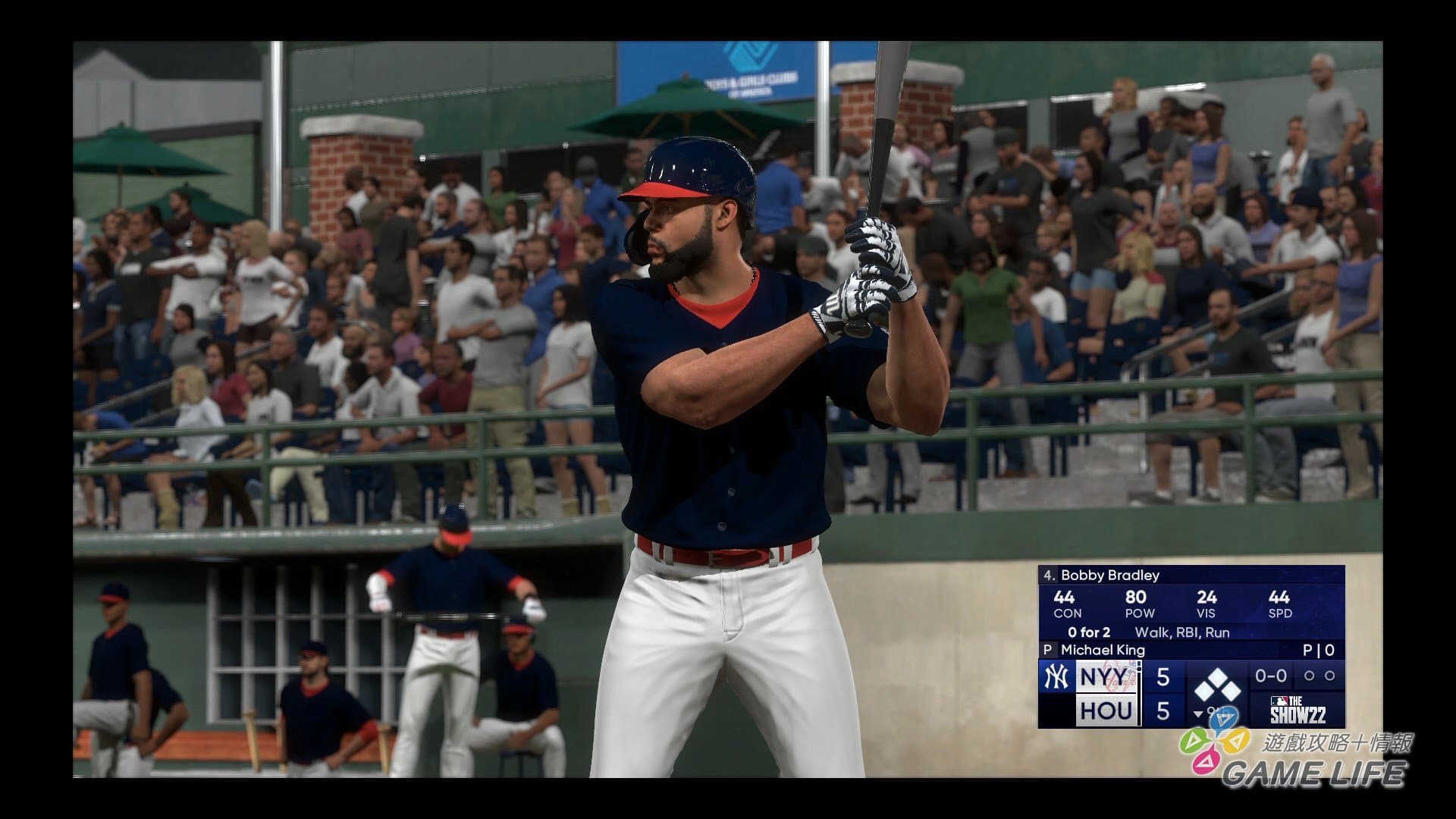Click the MLB The Show 22 logo

(1297, 711)
